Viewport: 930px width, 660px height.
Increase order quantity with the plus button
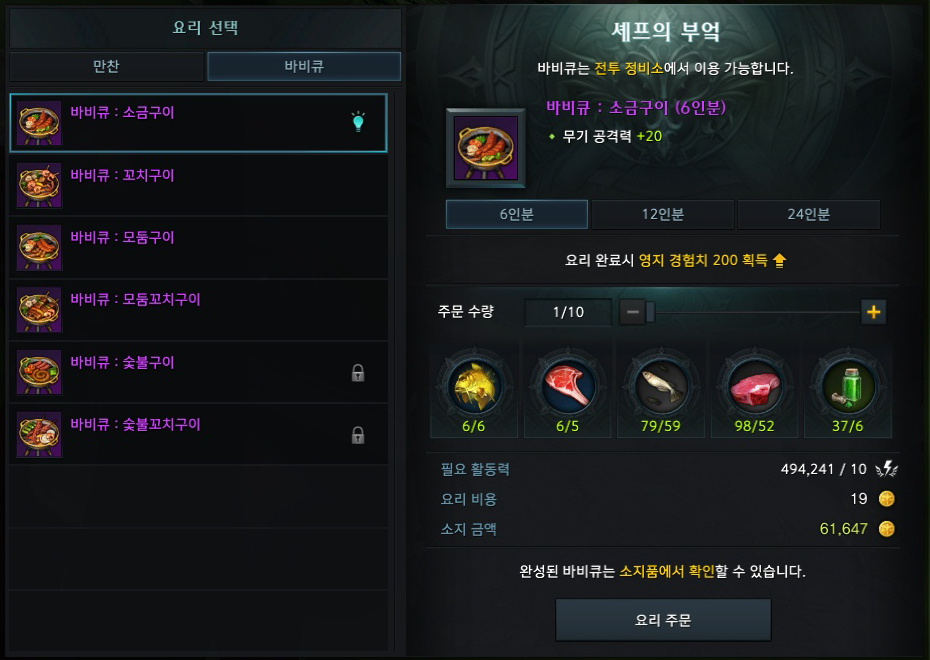tap(874, 312)
